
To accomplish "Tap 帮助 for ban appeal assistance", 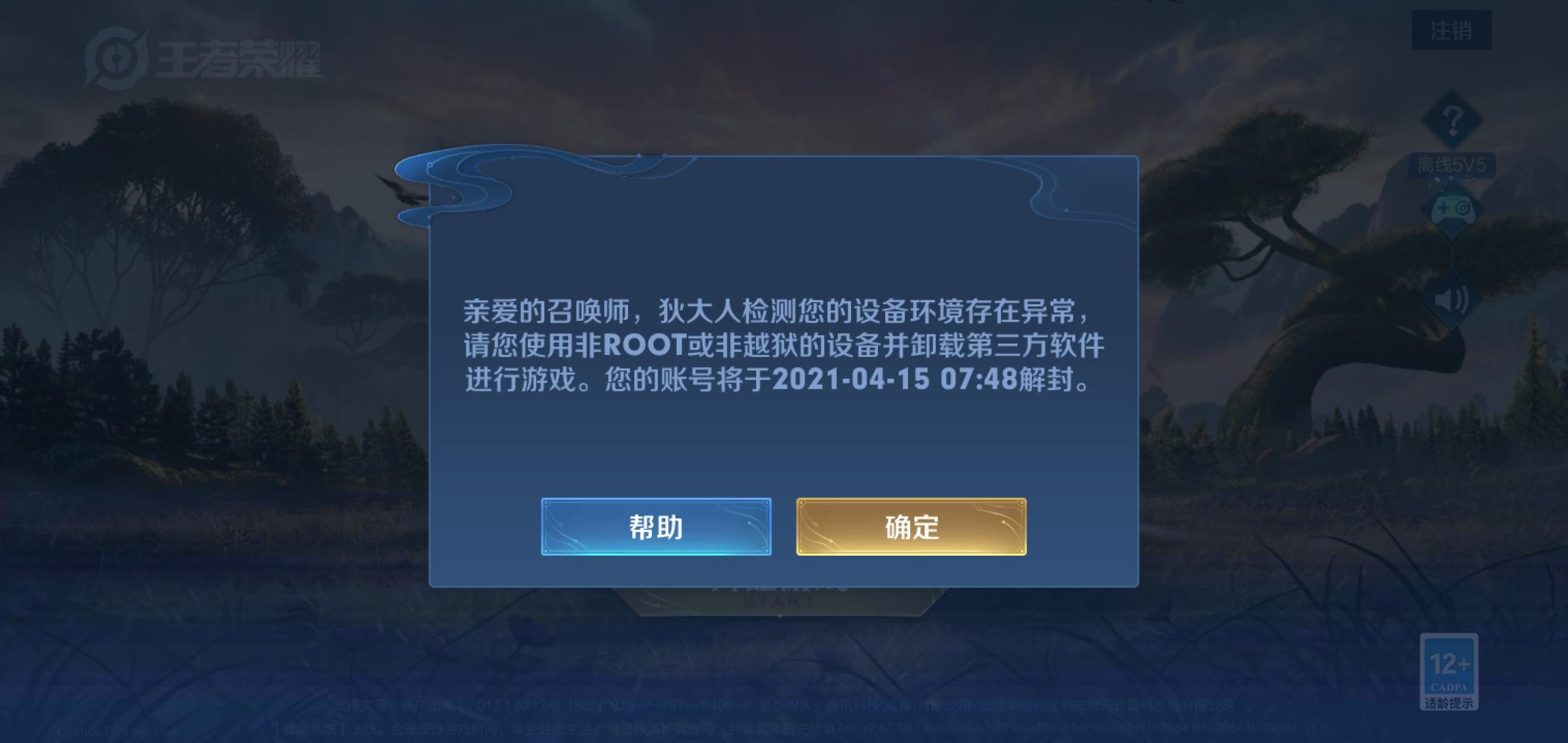I will pos(657,526).
